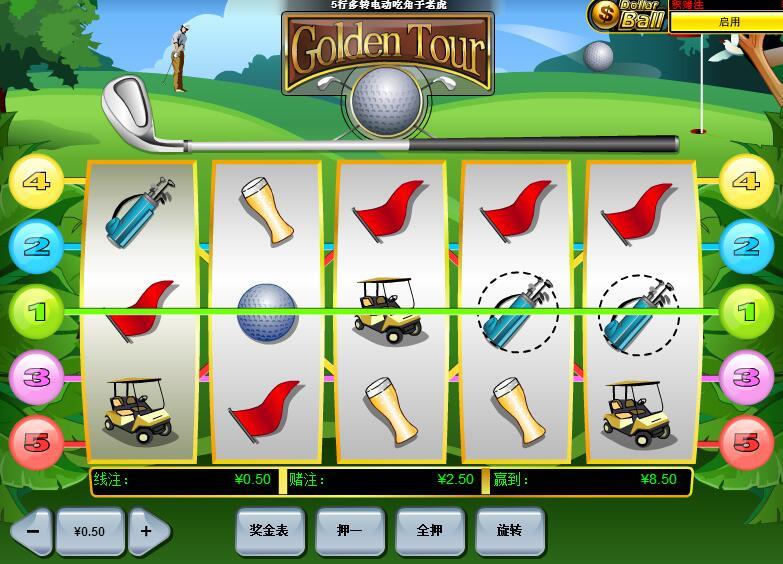The image size is (783, 564).
Task: Increase the coin value with plus
Action: click(147, 531)
